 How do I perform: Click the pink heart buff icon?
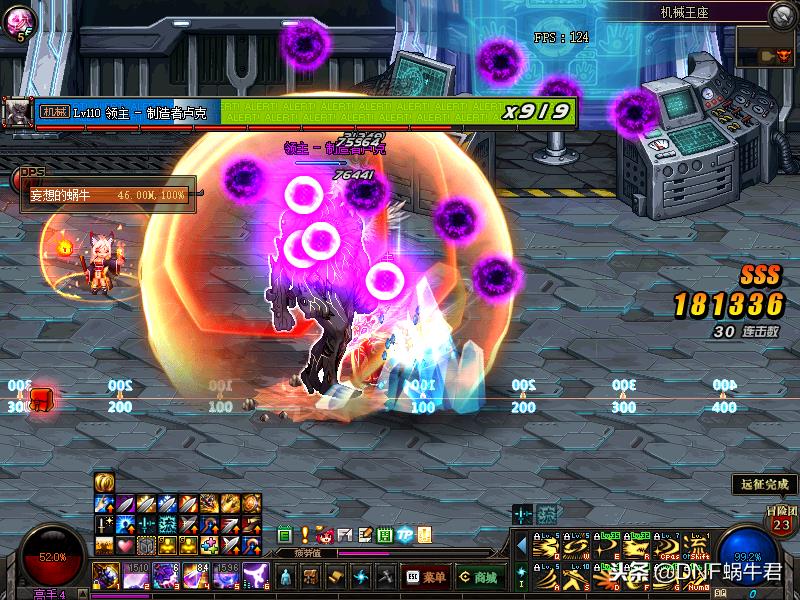coord(125,545)
